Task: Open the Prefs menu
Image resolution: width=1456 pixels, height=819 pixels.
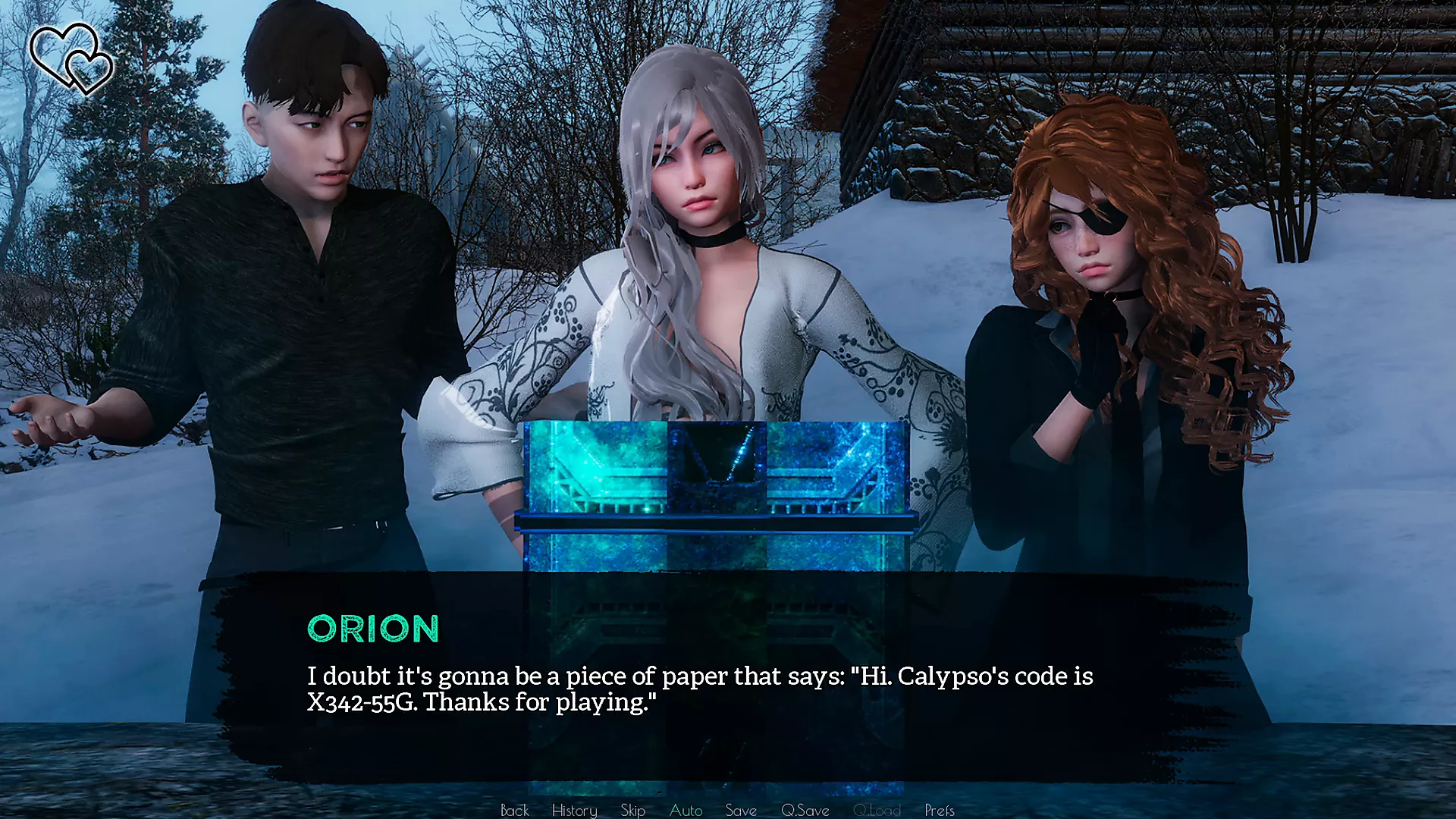Action: 939,810
